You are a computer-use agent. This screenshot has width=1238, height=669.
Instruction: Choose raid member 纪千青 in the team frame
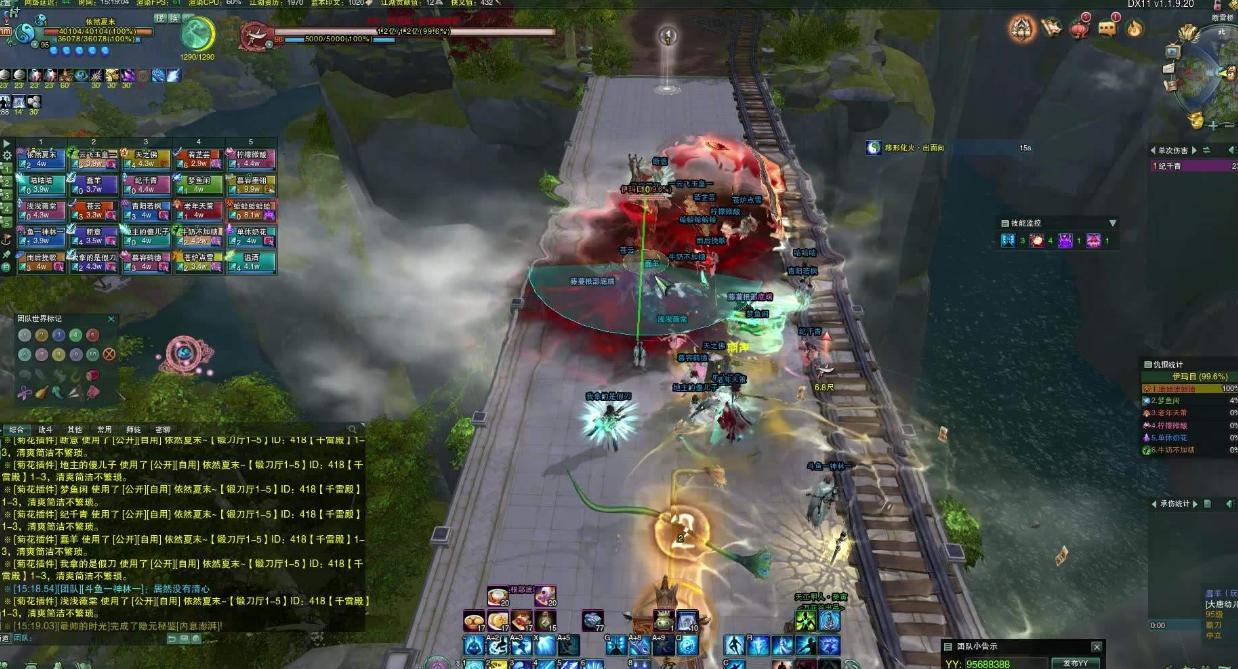point(145,184)
